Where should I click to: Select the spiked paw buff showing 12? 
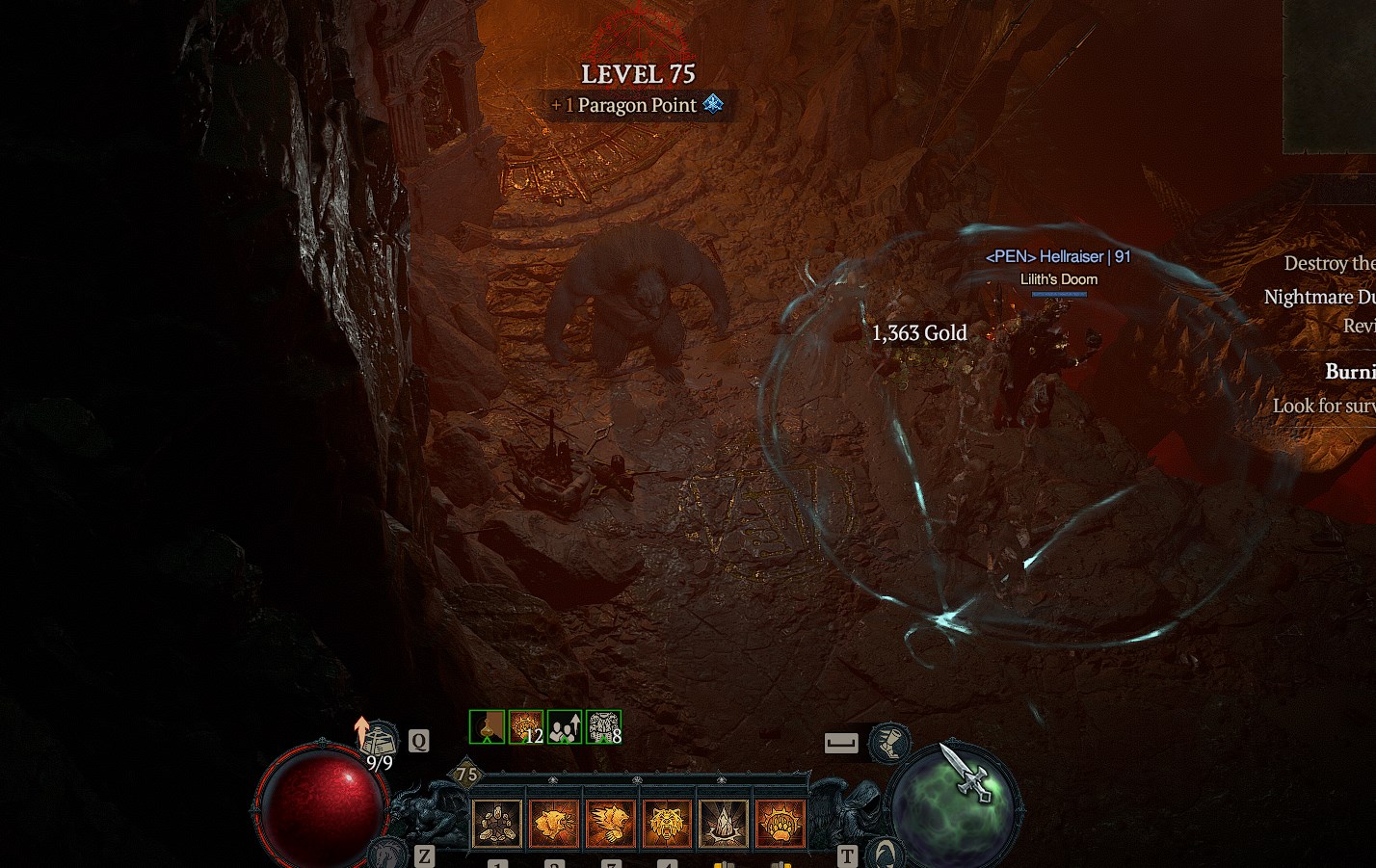526,726
